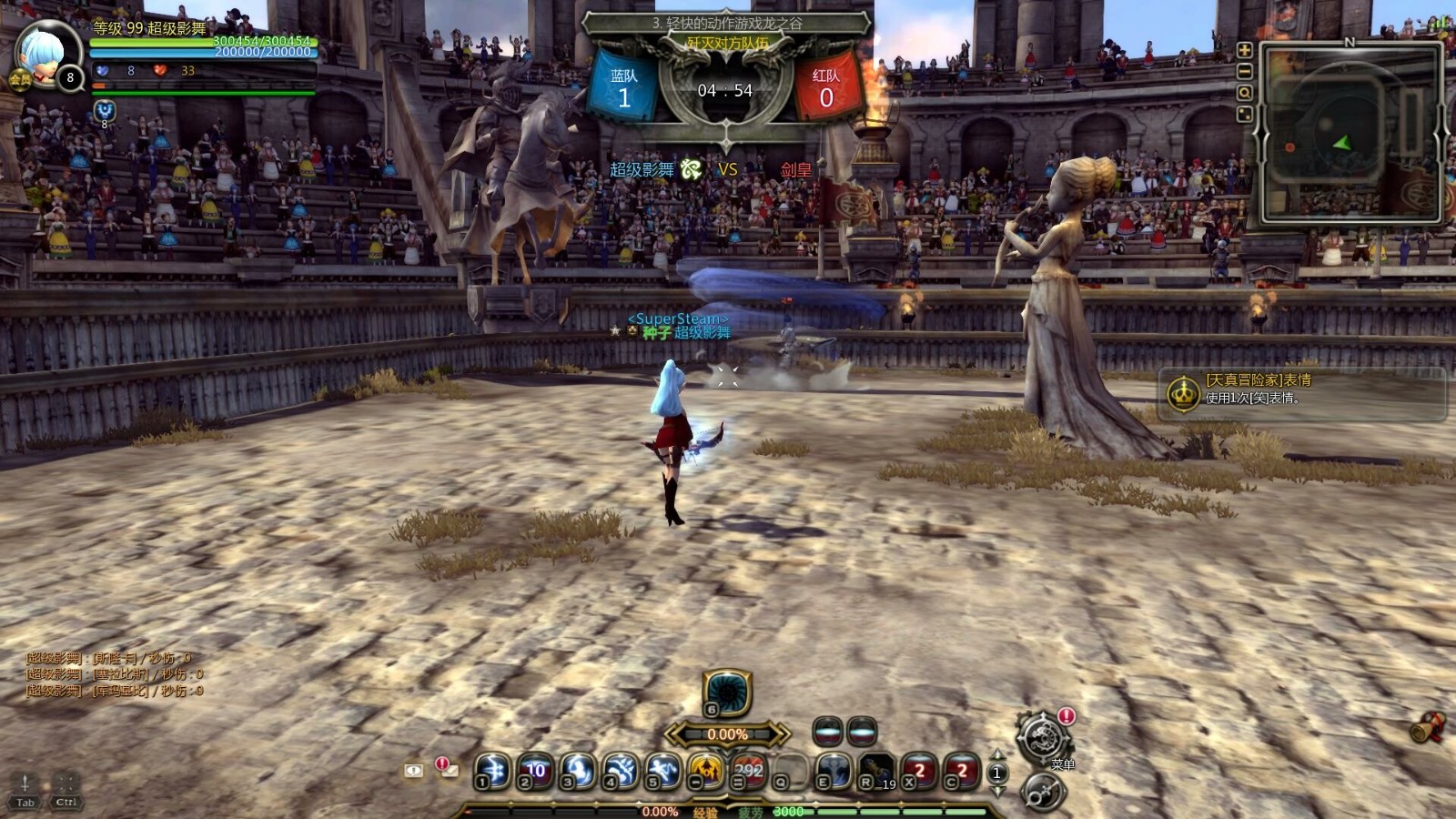Switch hotbar to the previous page with the down arrow
This screenshot has width=1456, height=819.
point(998,790)
